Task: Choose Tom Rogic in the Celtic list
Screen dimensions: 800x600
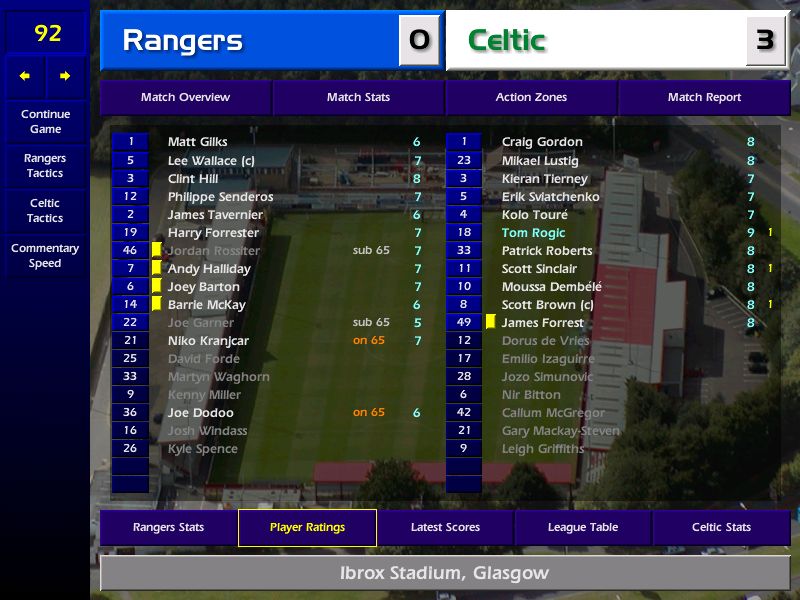Action: pos(533,233)
